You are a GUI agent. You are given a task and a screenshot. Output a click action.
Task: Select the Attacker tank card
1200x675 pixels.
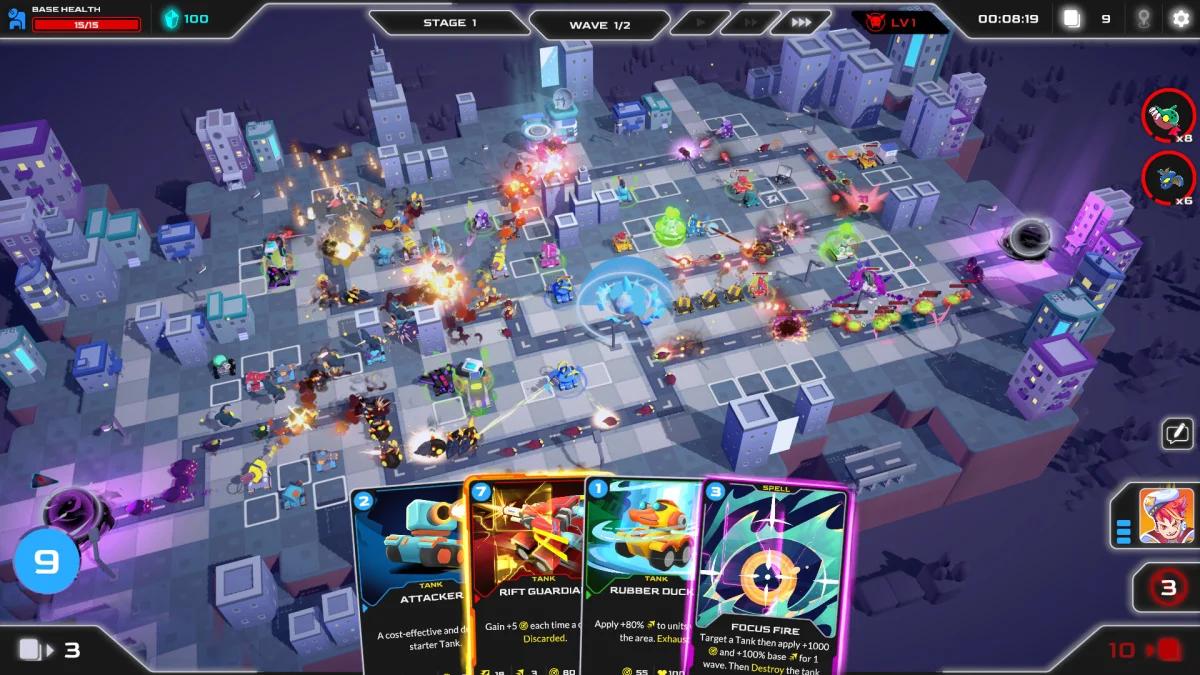[410, 580]
